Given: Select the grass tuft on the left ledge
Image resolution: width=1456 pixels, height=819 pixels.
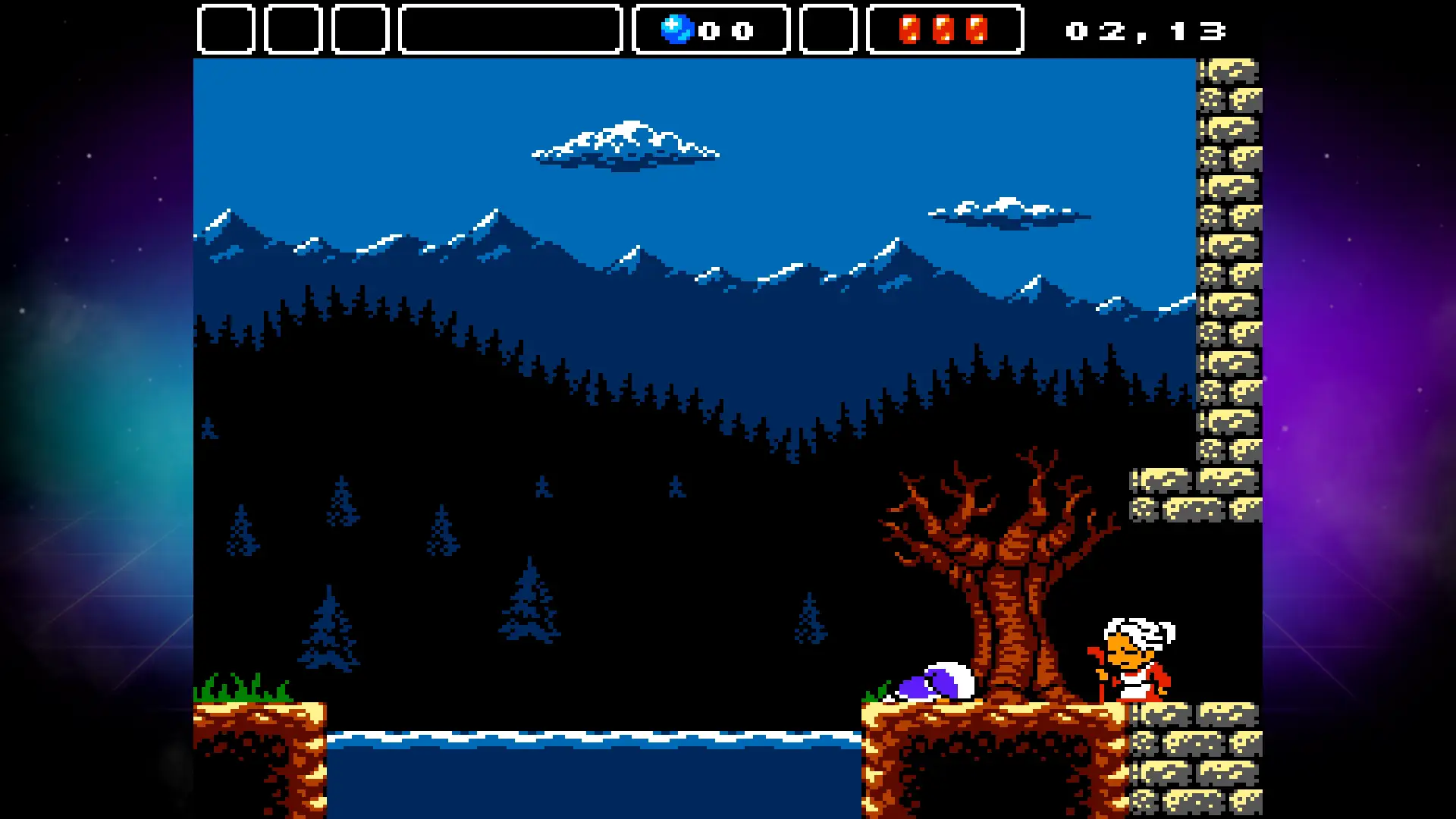Looking at the screenshot, I should (243, 690).
